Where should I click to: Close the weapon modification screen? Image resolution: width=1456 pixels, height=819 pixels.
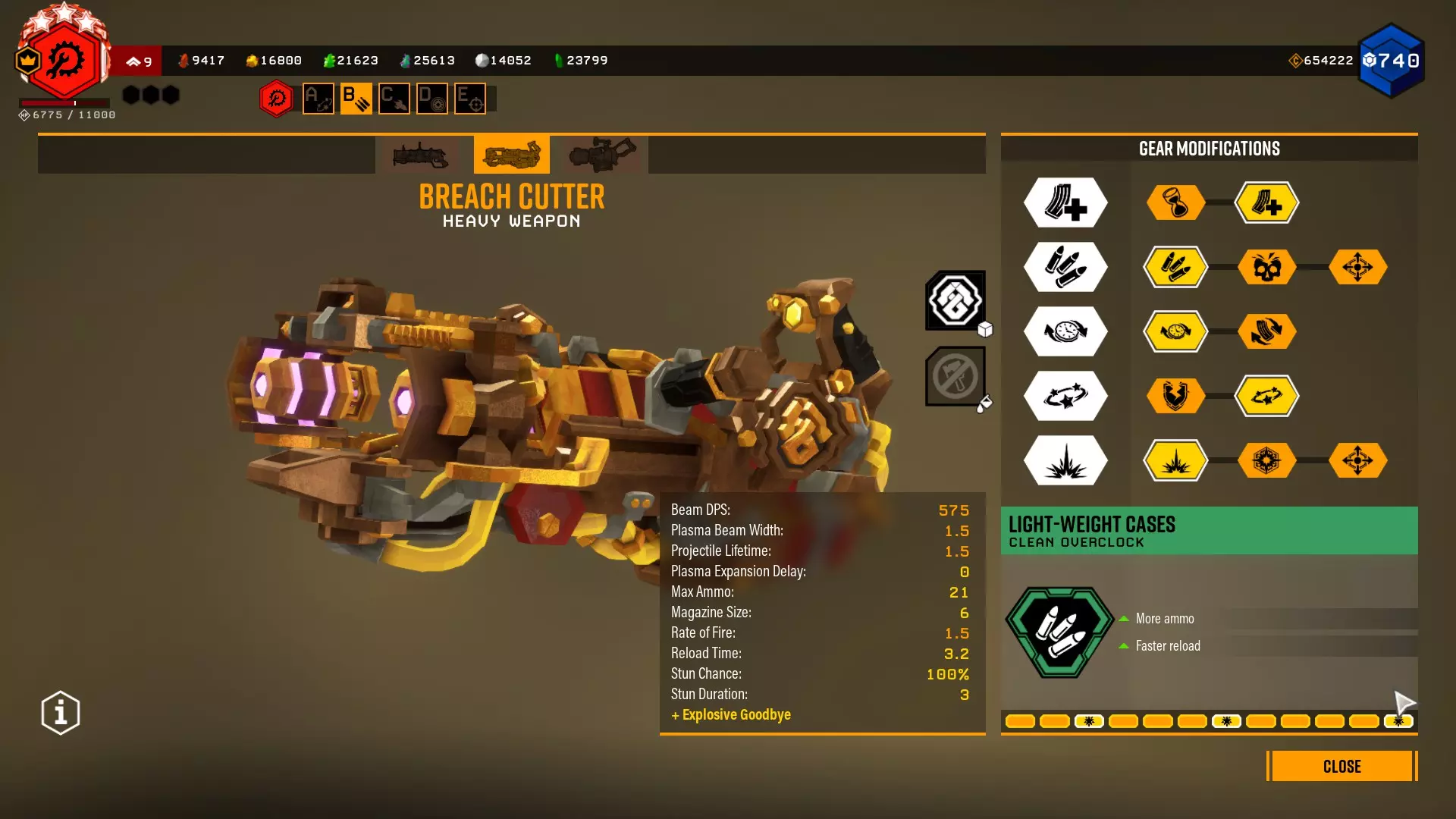click(1341, 766)
